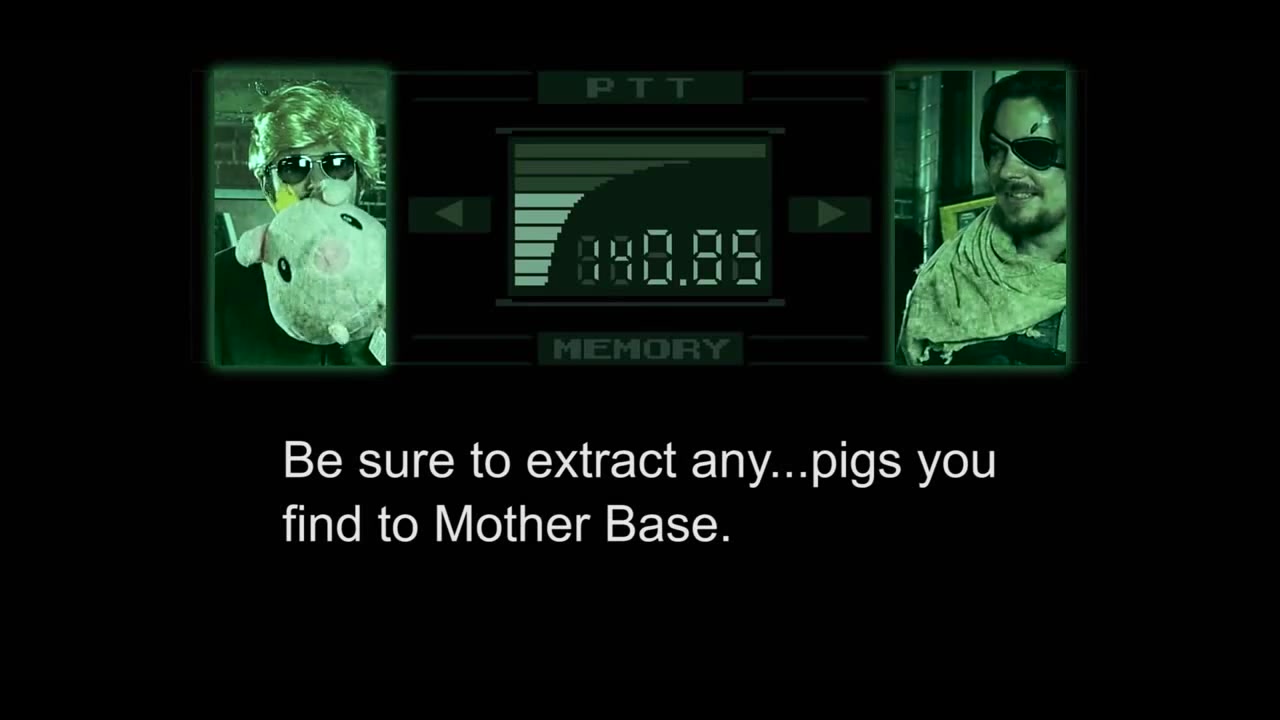Open saved frequencies via the MEMORY label
Image resolution: width=1280 pixels, height=720 pixels.
coord(640,349)
